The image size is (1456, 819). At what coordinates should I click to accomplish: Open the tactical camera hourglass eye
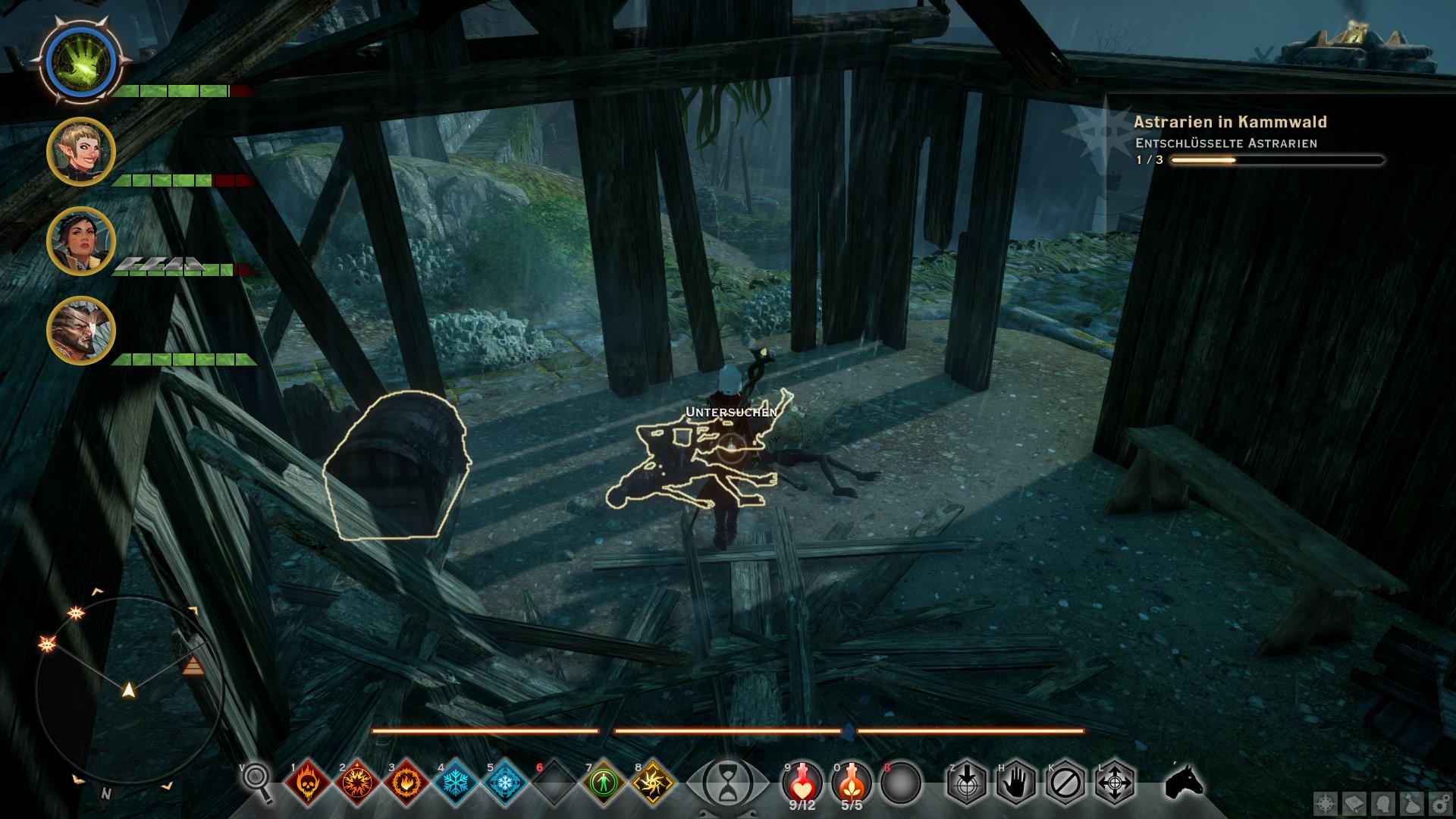tap(728, 781)
